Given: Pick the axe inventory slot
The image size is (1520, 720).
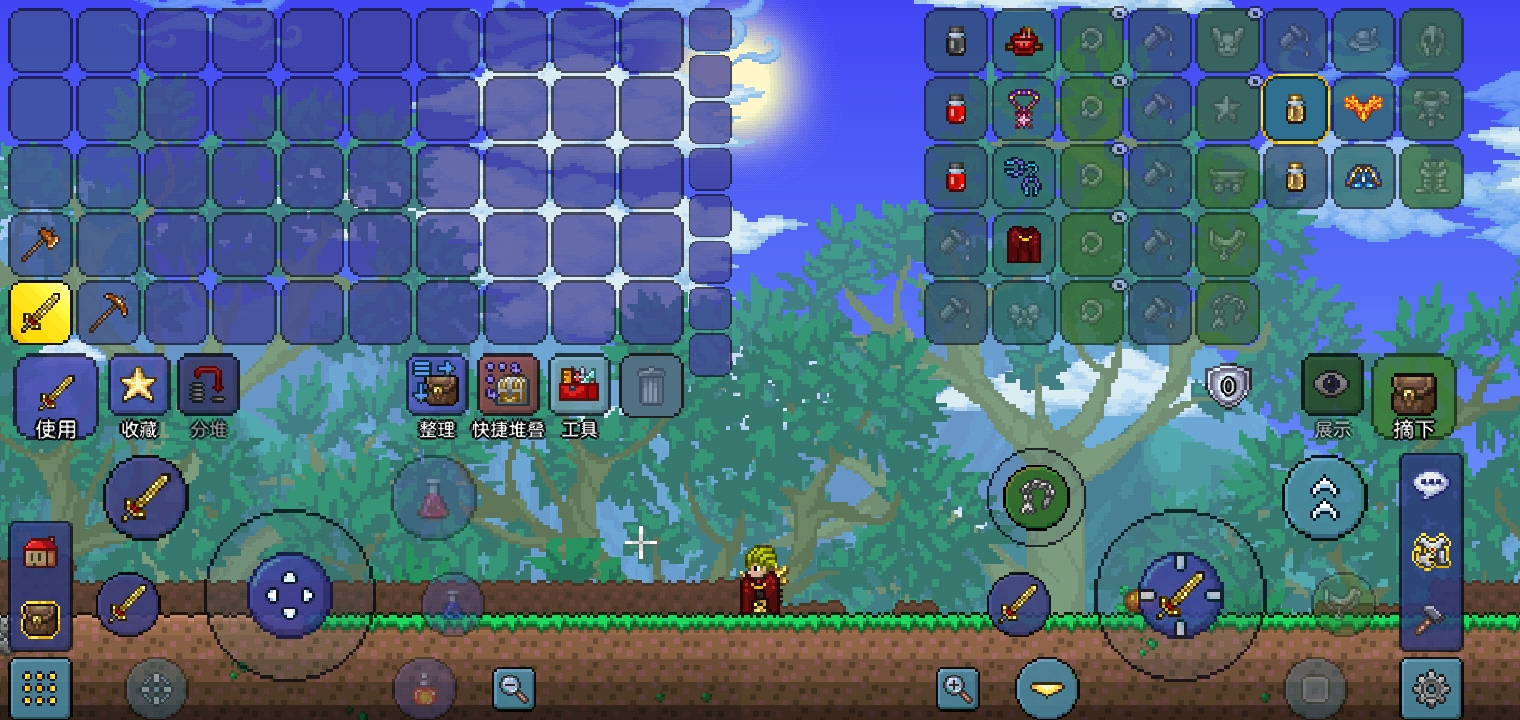Looking at the screenshot, I should point(40,244).
